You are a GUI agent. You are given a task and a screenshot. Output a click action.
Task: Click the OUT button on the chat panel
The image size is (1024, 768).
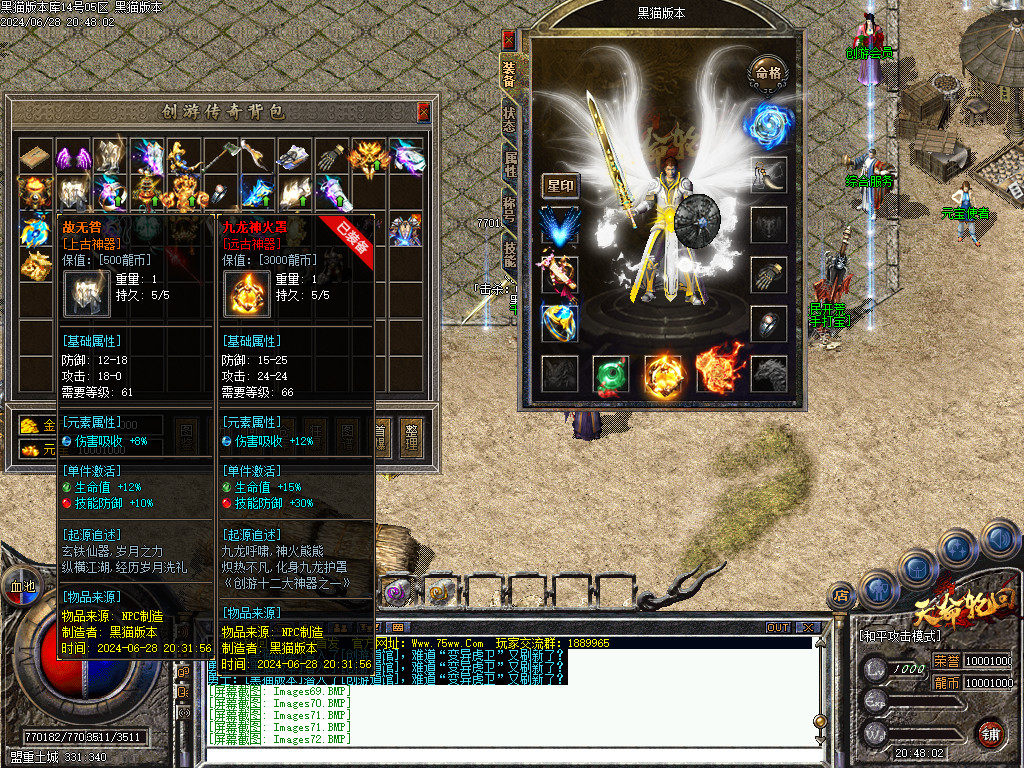778,627
